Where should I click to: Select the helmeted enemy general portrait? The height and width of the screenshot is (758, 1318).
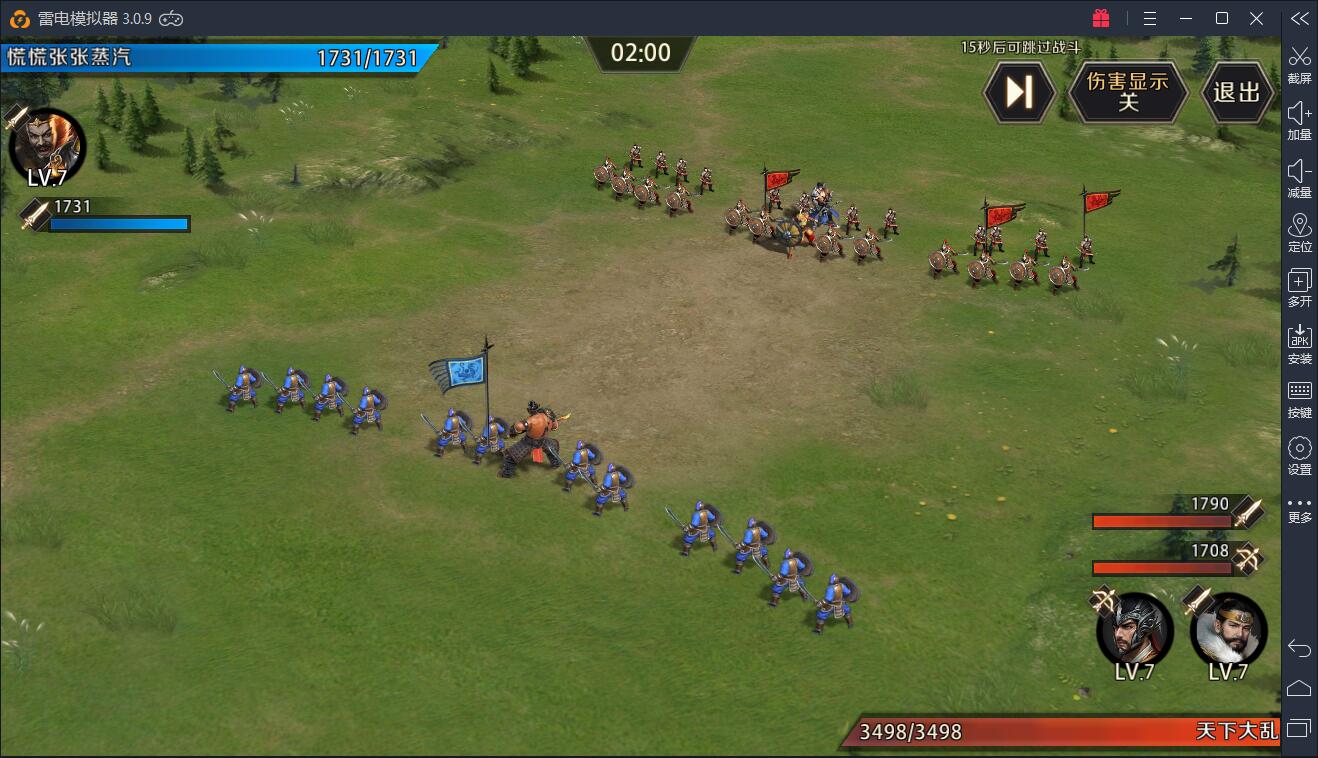[x=1135, y=628]
